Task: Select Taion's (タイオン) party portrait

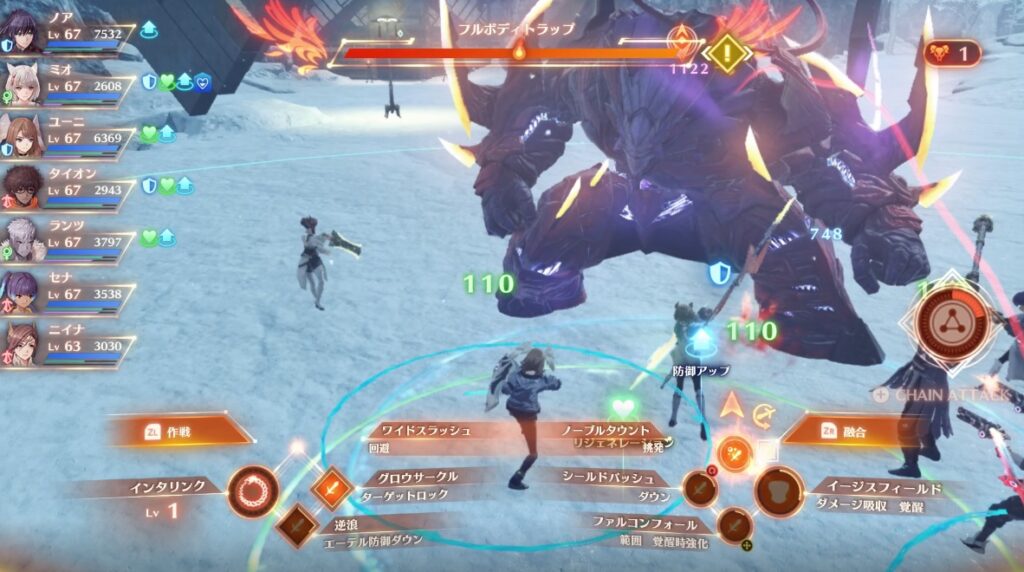Action: 24,187
